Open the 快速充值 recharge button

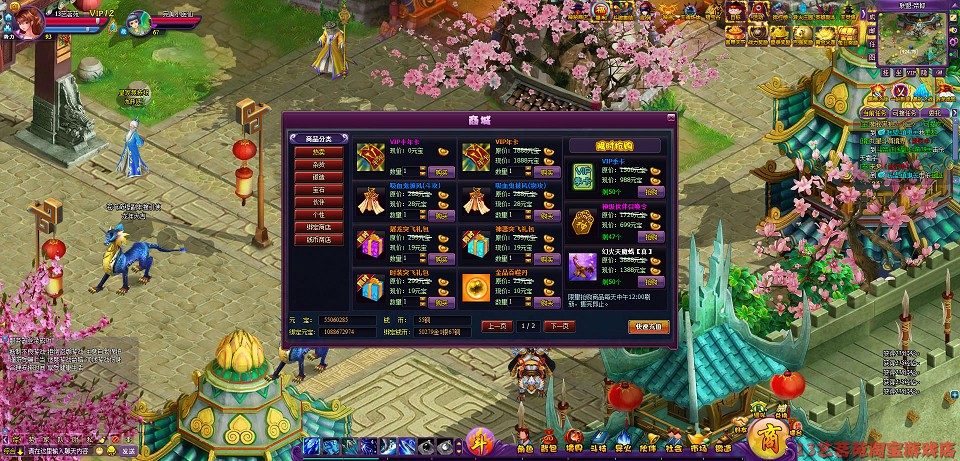click(646, 326)
